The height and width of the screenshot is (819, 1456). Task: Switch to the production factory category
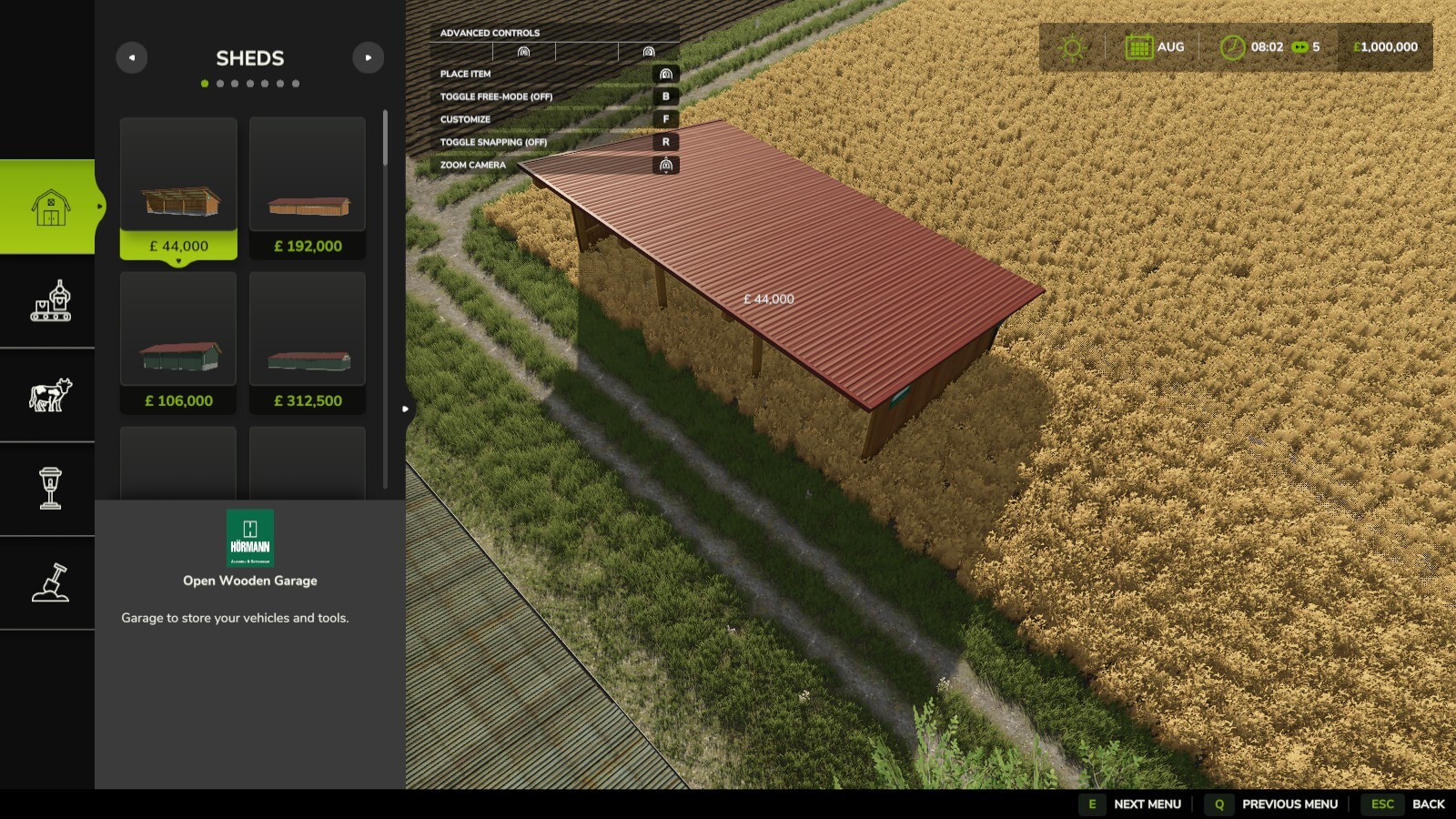click(51, 301)
